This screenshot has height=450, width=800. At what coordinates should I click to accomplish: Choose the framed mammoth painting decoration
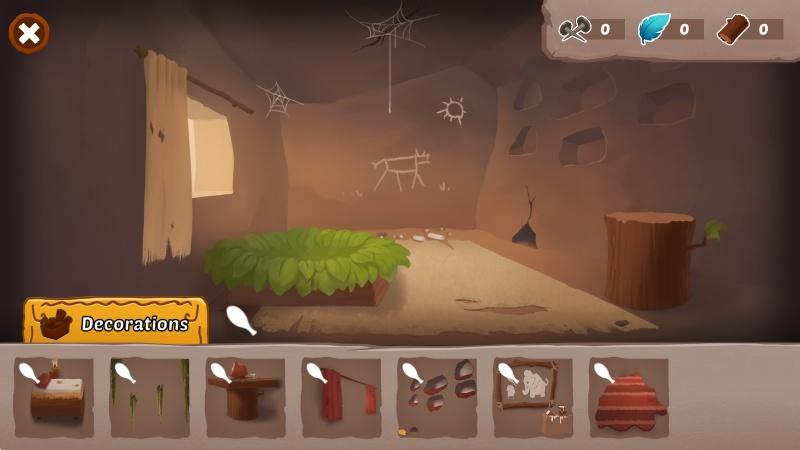pos(533,397)
